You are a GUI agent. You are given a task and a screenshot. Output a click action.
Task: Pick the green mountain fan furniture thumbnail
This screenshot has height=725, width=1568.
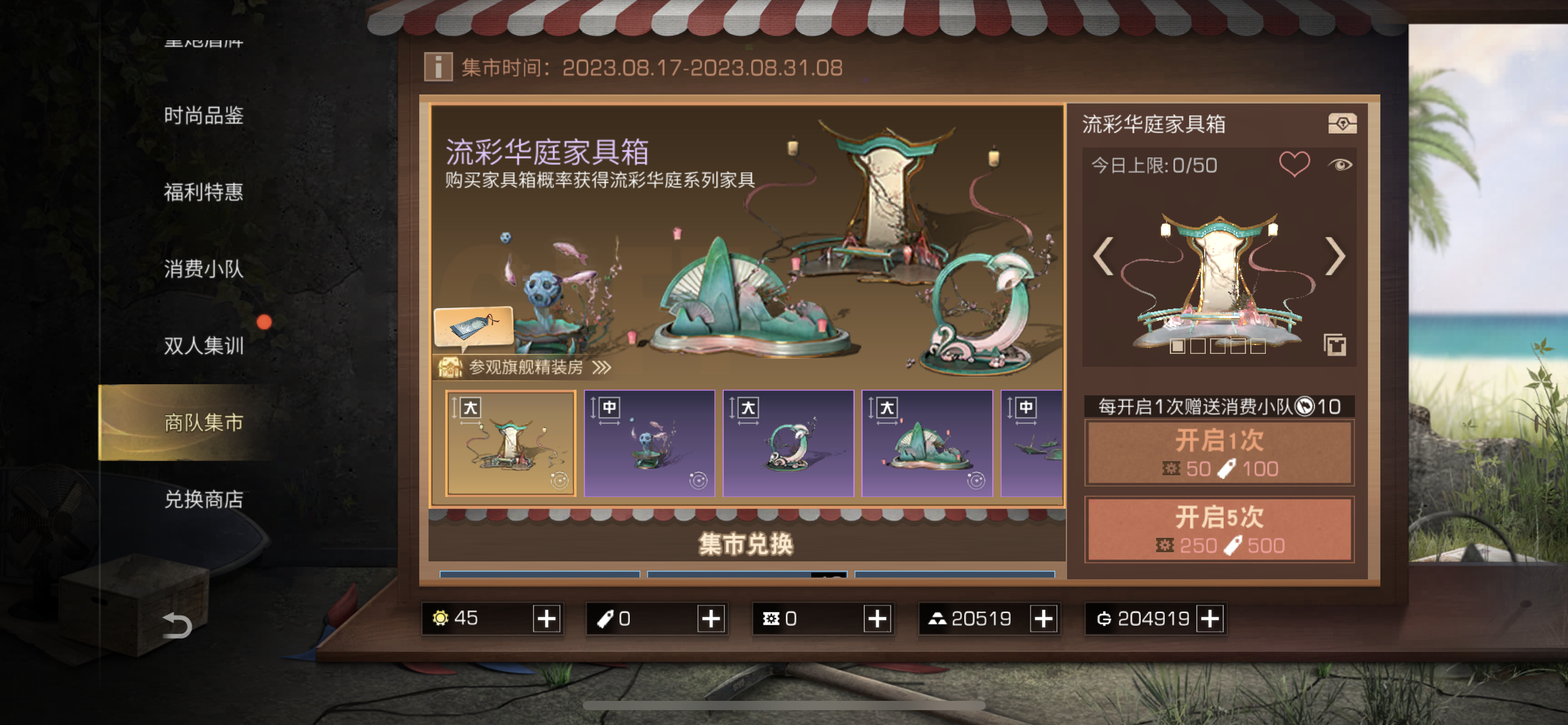pos(927,443)
